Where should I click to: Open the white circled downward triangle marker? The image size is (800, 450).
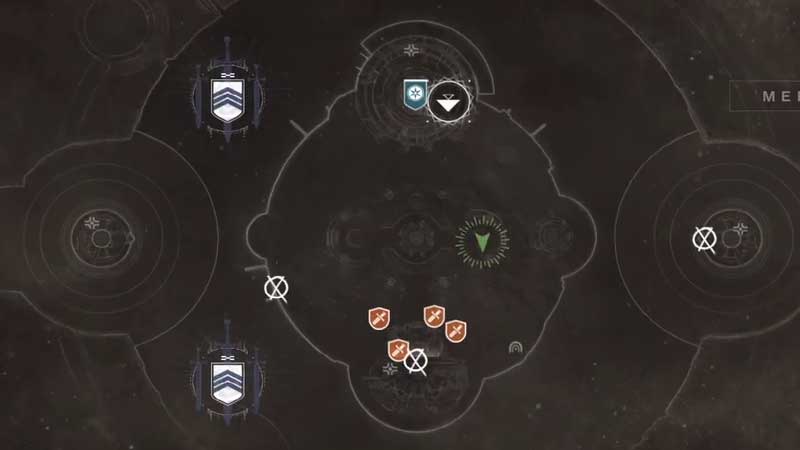(450, 101)
